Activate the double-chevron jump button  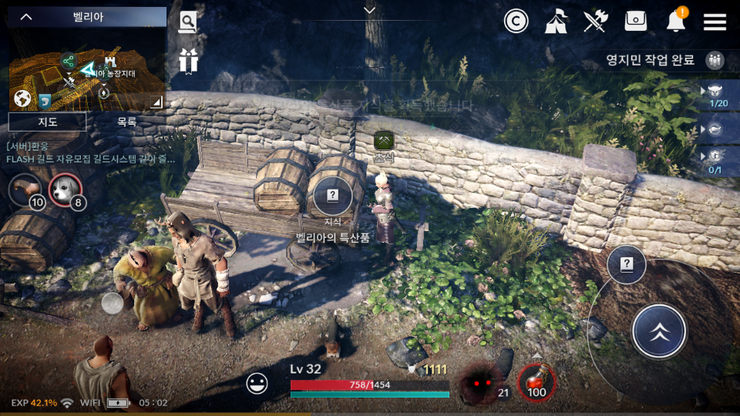pyautogui.click(x=659, y=332)
